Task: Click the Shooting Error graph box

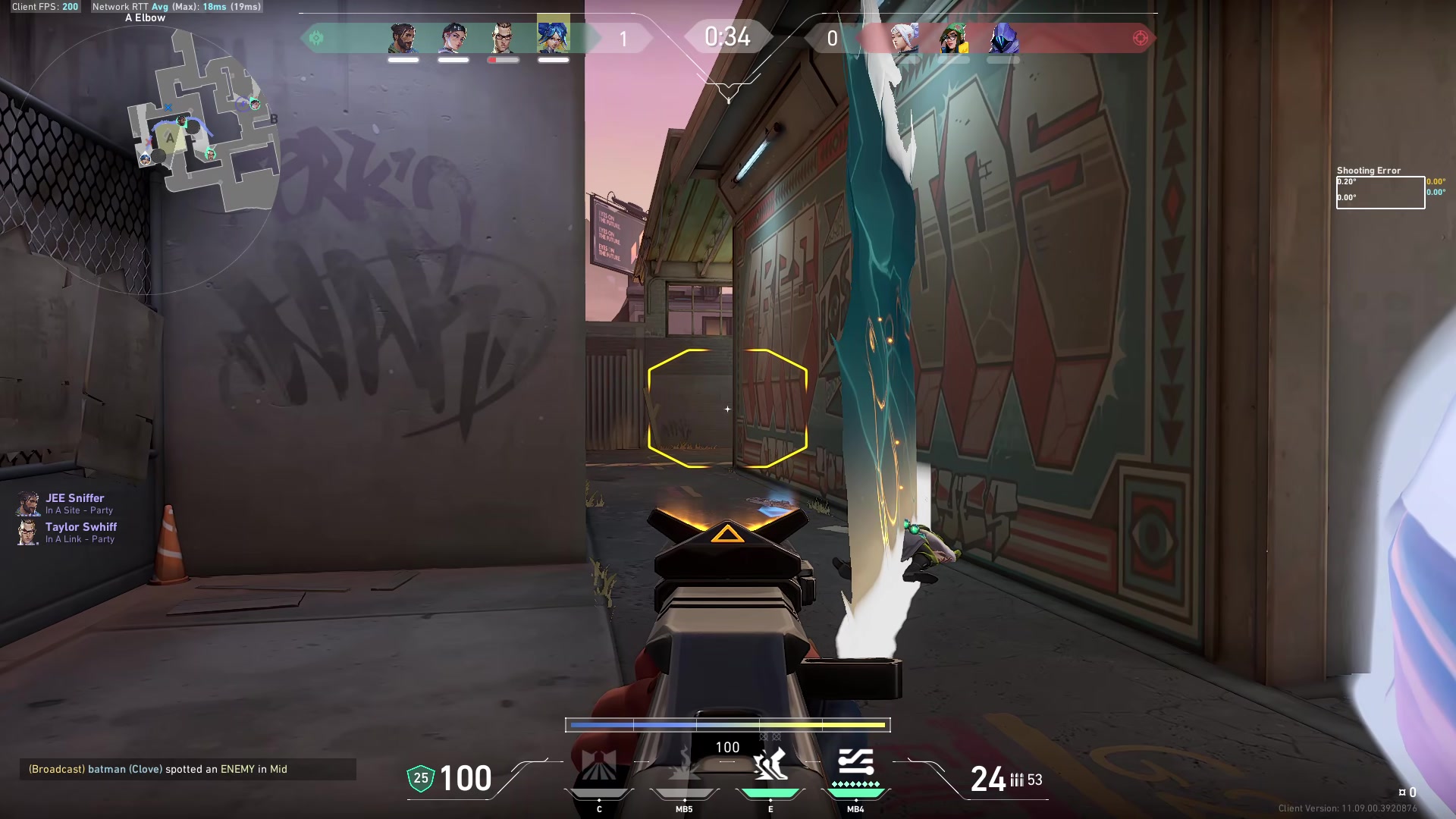Action: coord(1380,192)
